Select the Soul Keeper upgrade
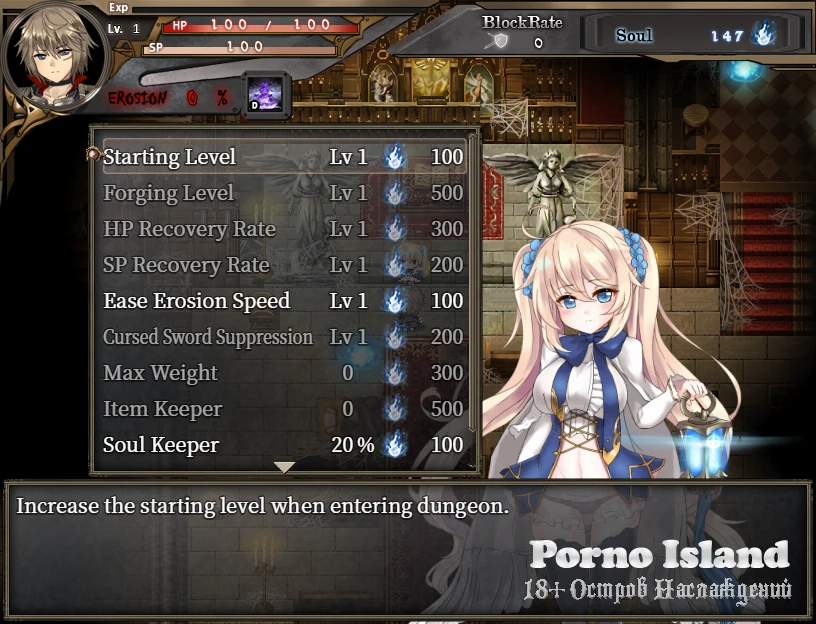Screen dimensions: 816x624 (x=284, y=445)
